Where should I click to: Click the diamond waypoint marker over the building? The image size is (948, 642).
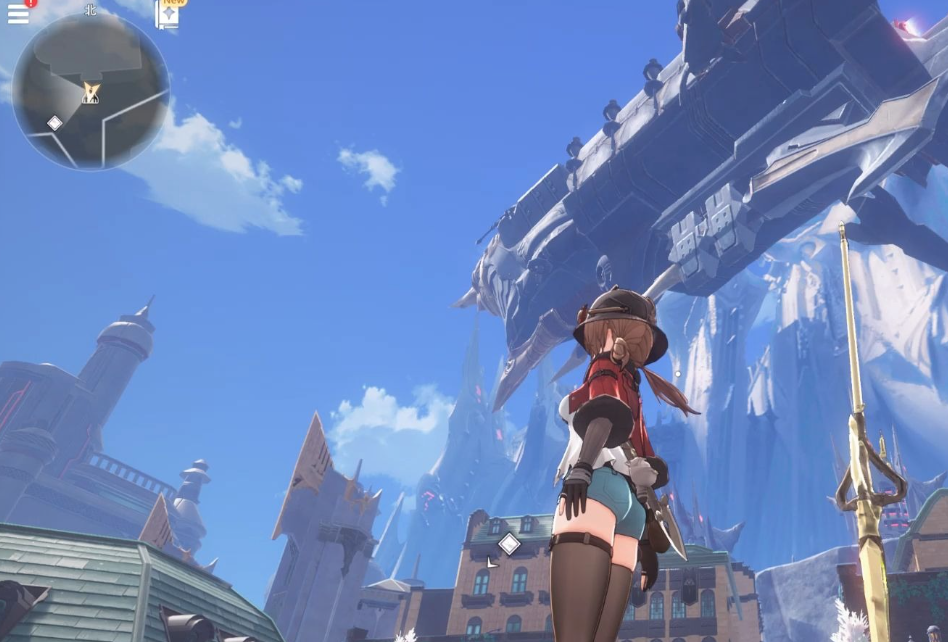[x=509, y=544]
